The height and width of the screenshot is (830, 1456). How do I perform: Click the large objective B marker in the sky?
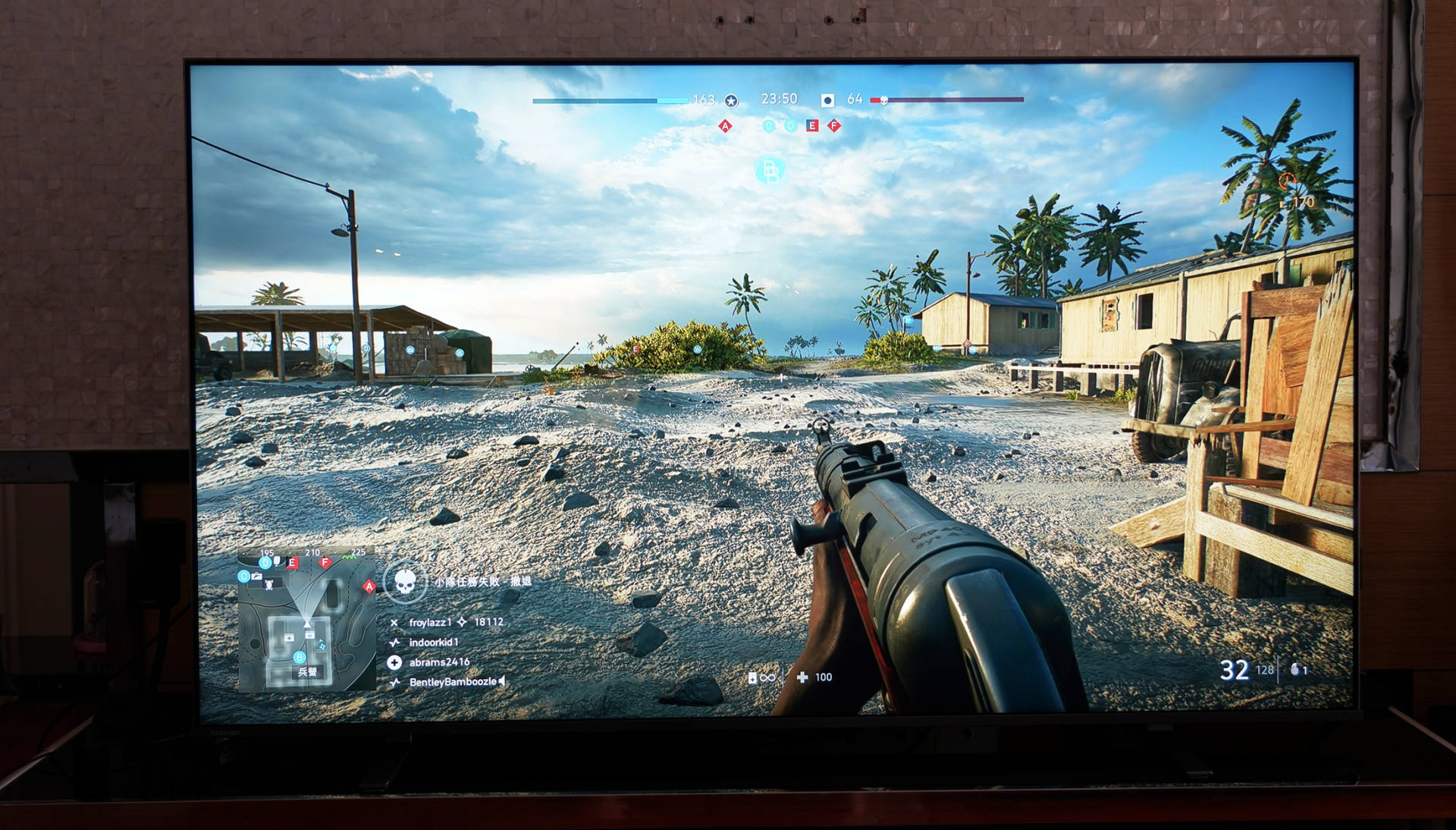click(770, 171)
